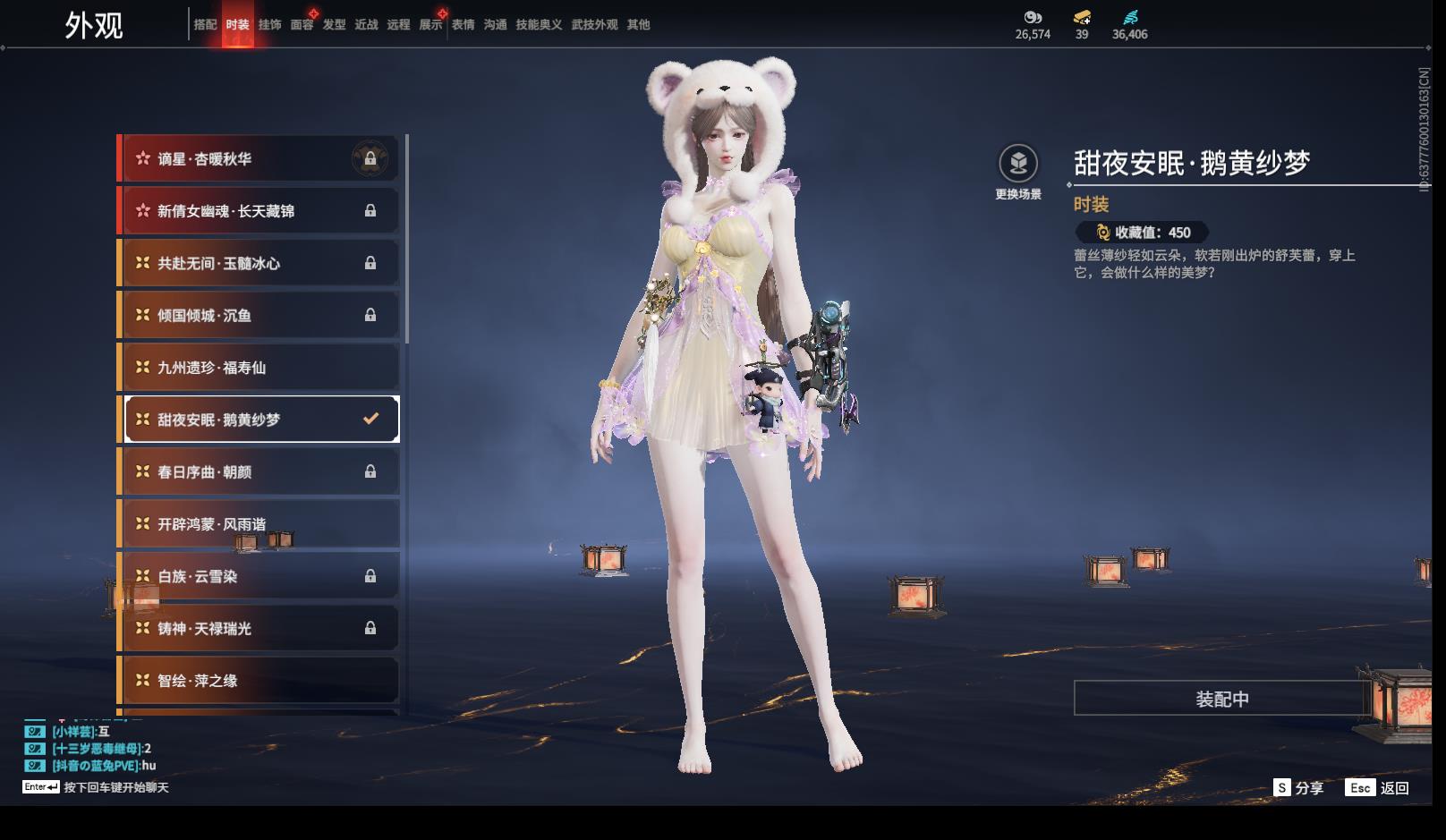Open the 武技外观 tab
Screen dimensions: 1446x840
coord(594,25)
